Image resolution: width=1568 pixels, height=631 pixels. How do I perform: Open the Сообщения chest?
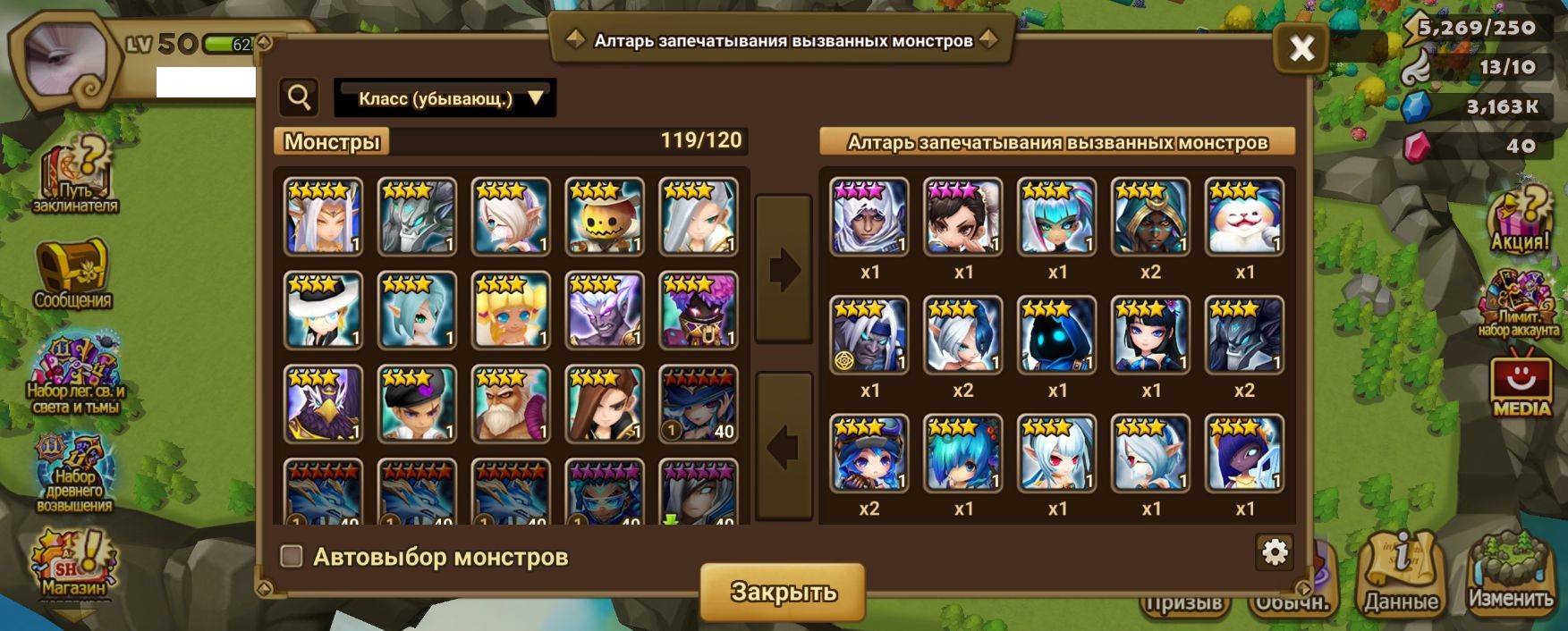click(x=72, y=274)
